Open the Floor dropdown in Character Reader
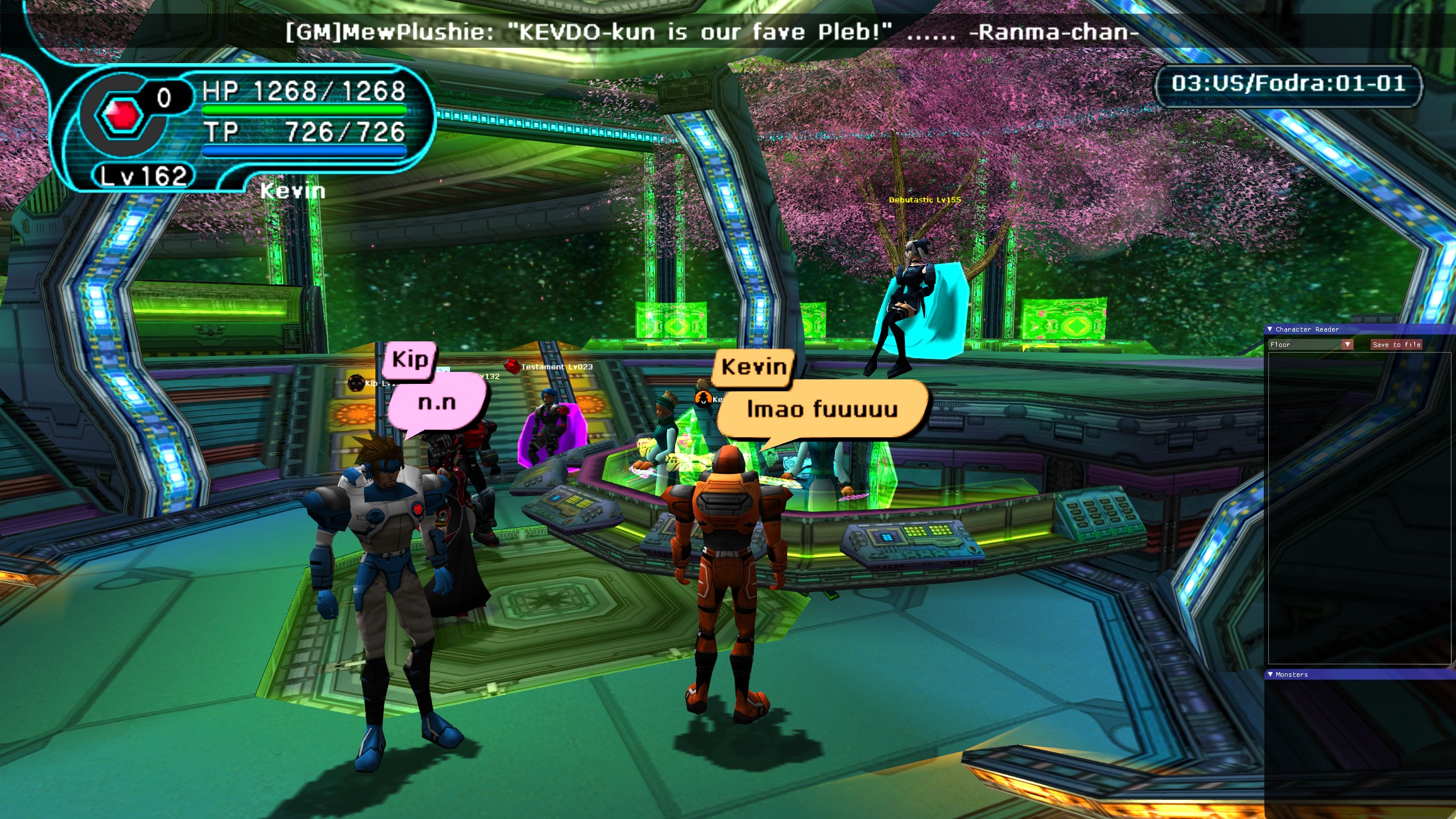Viewport: 1456px width, 819px height. coord(1347,345)
